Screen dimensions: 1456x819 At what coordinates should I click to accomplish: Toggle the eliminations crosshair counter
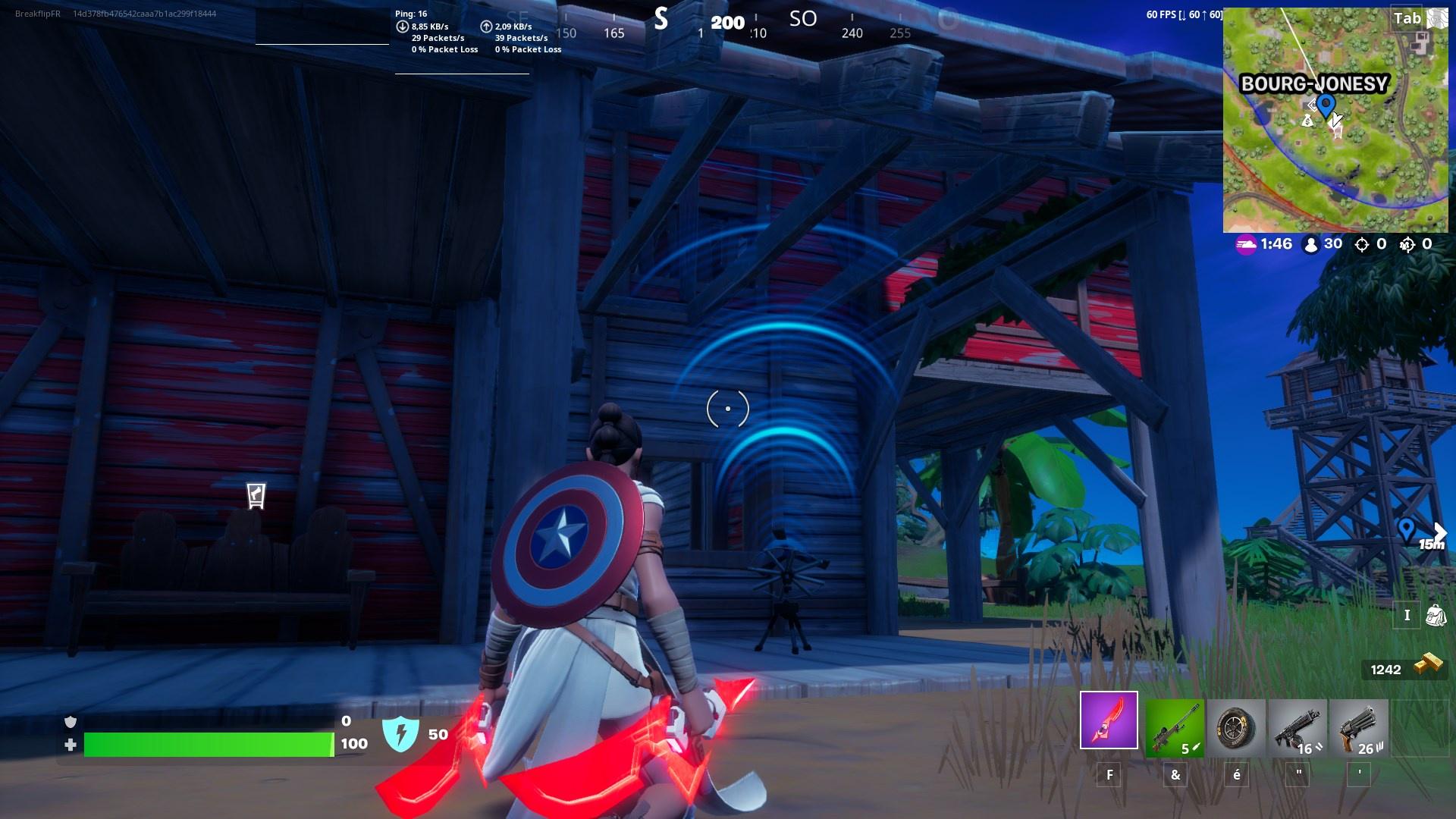click(x=1363, y=244)
